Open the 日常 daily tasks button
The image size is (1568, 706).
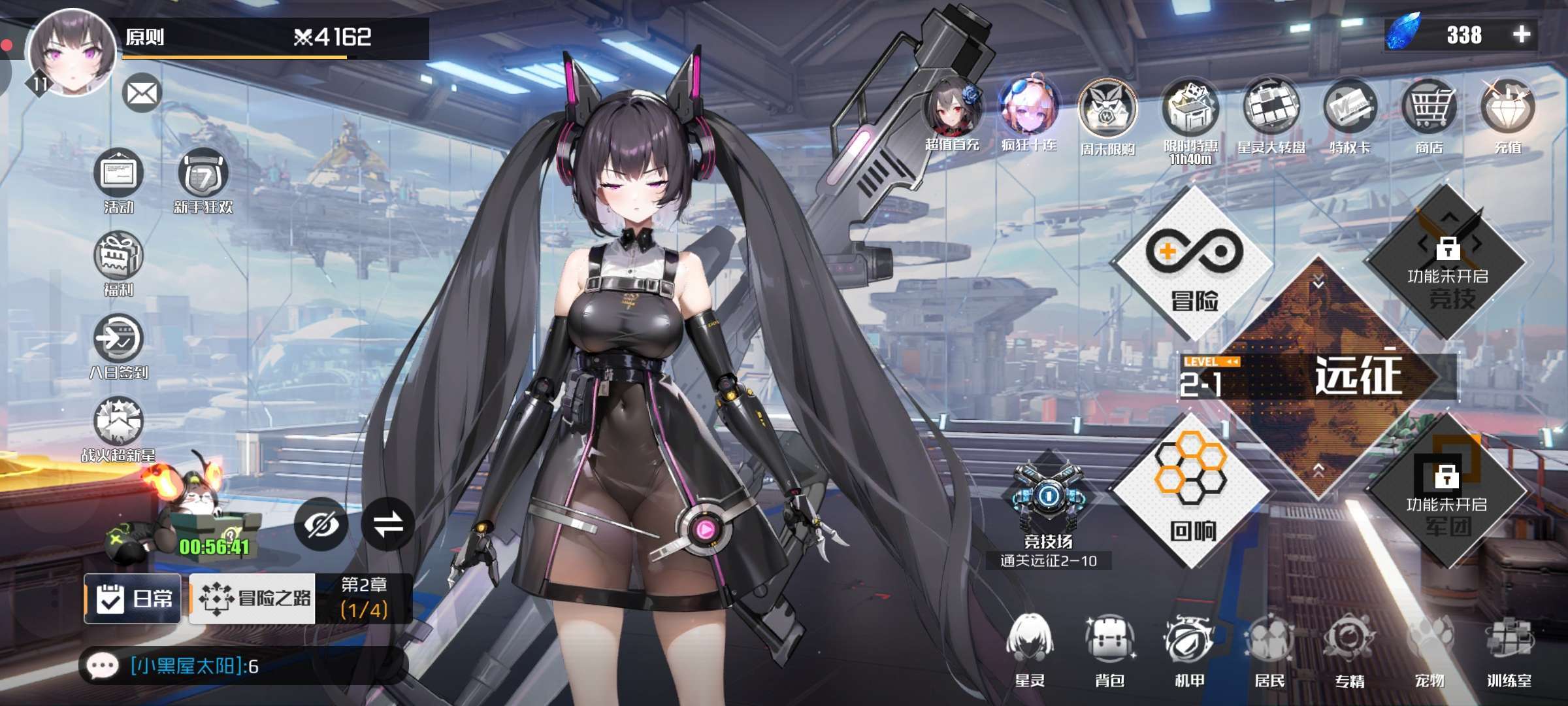[133, 598]
